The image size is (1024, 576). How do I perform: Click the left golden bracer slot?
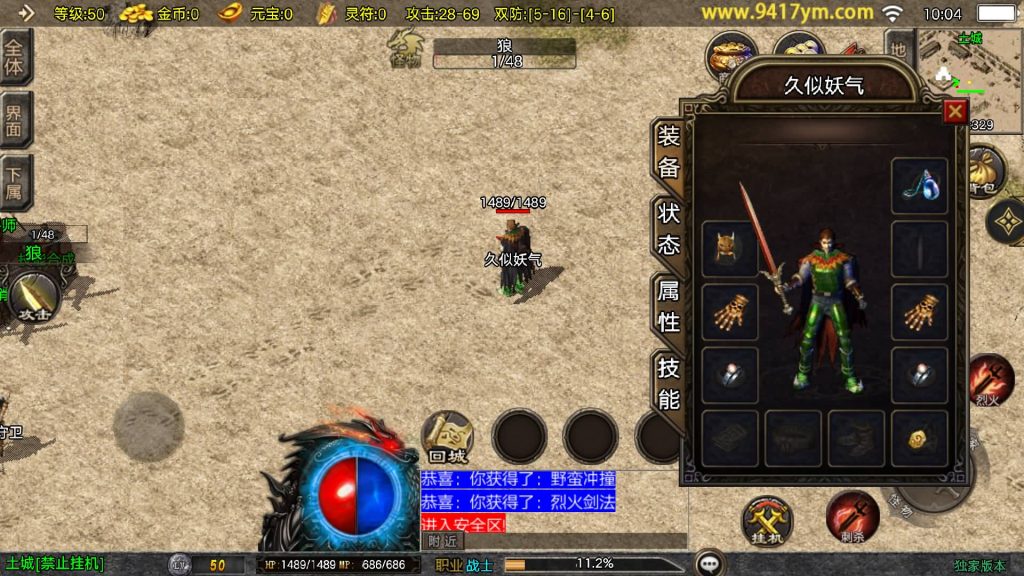(729, 312)
